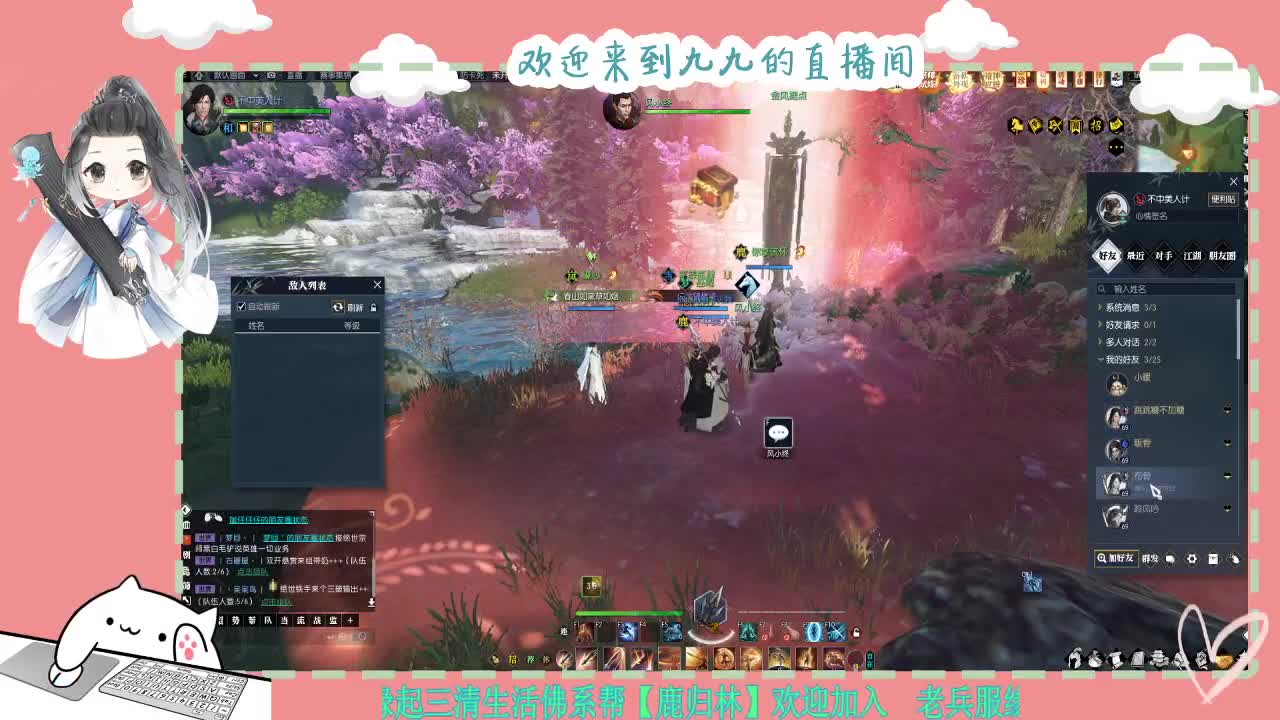Toggle the 自动刷新 checkbox in the enemy list
The height and width of the screenshot is (720, 1280).
pyautogui.click(x=241, y=307)
